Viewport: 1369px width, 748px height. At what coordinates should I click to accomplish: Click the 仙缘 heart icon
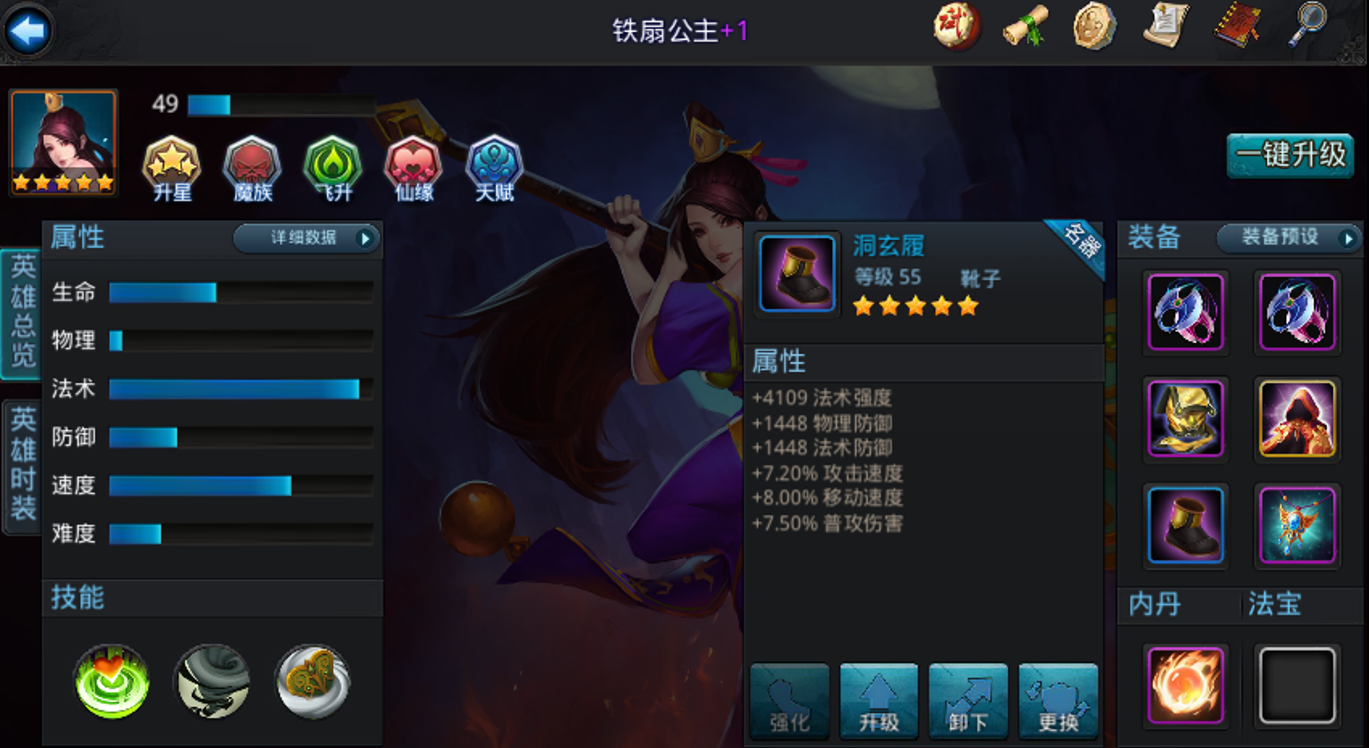(411, 170)
